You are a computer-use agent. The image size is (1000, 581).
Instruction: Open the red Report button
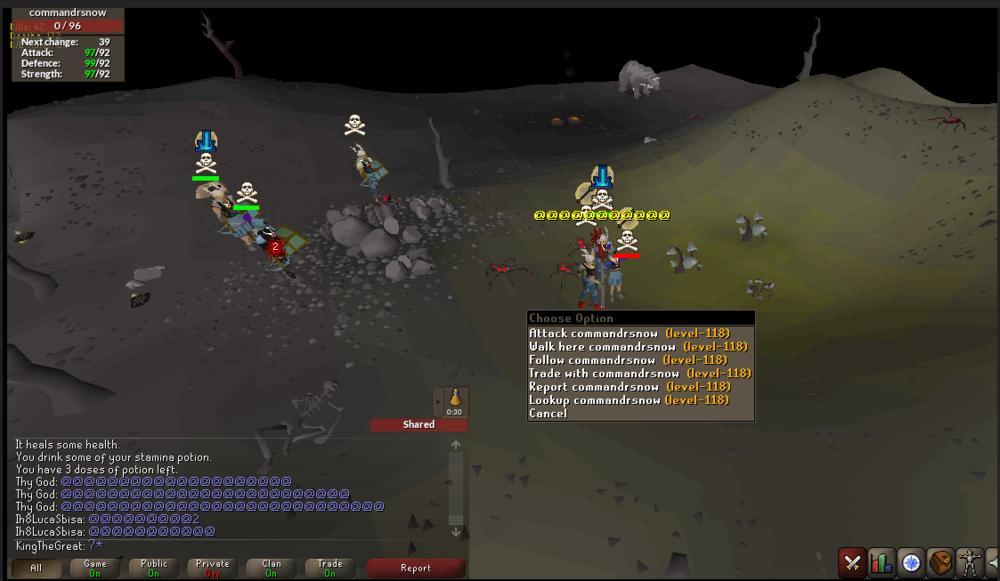[x=415, y=568]
